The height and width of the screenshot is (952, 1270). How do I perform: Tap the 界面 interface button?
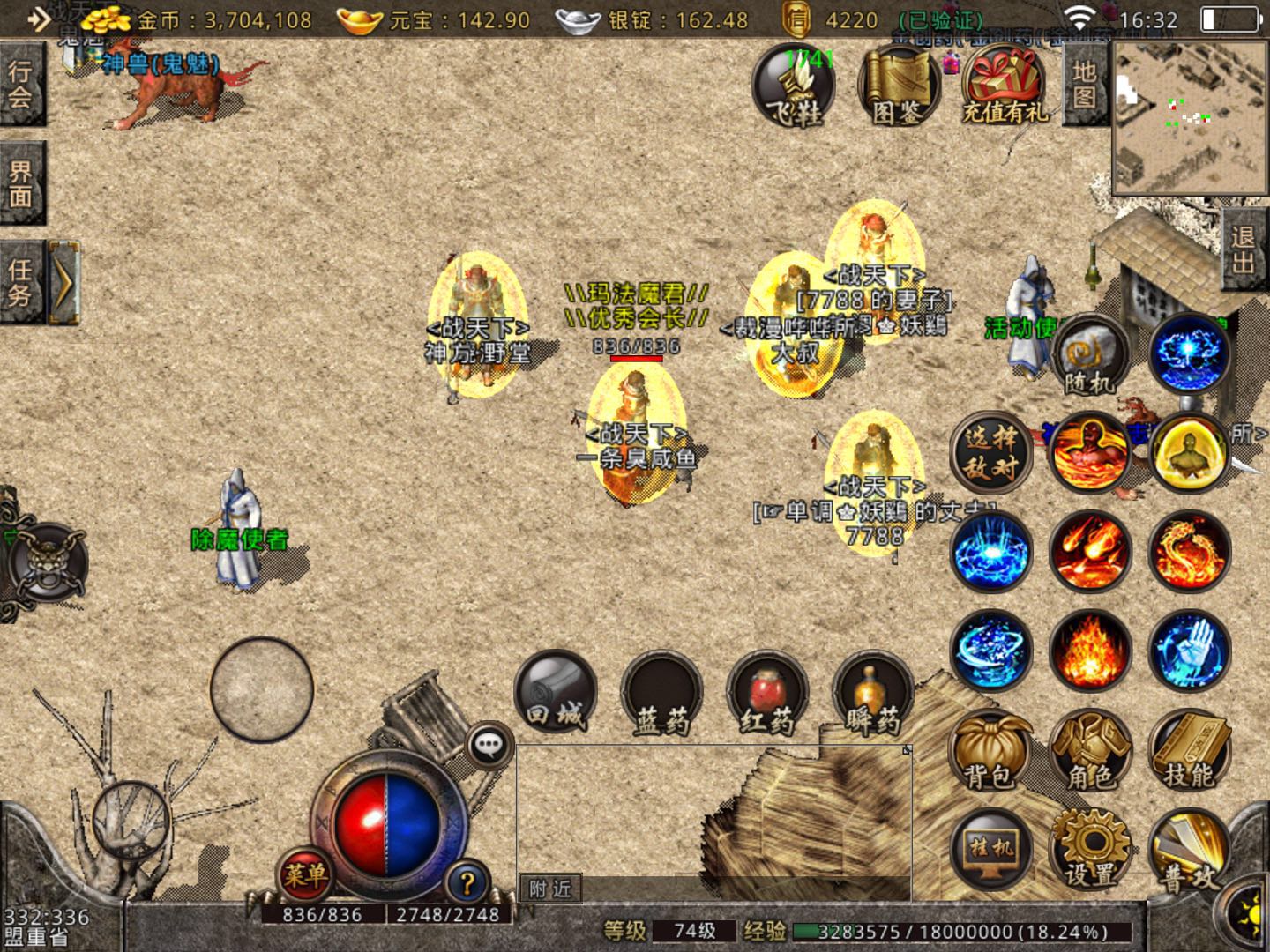click(x=21, y=183)
